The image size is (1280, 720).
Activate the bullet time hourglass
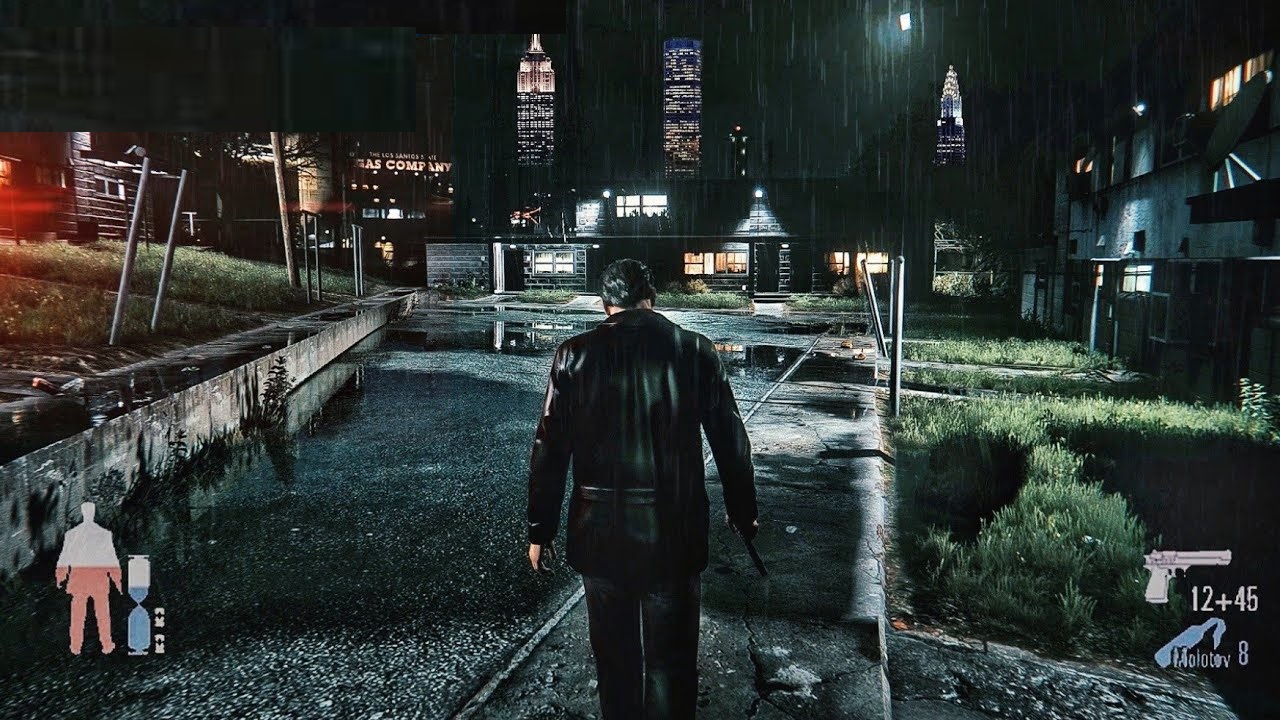coord(138,604)
